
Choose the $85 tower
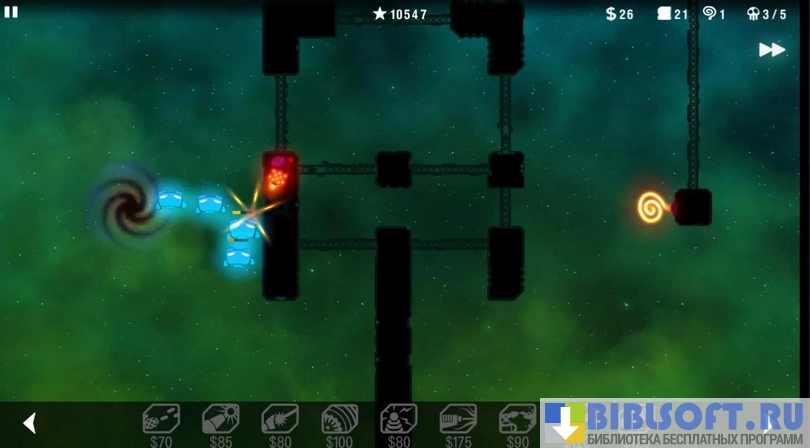click(x=220, y=419)
